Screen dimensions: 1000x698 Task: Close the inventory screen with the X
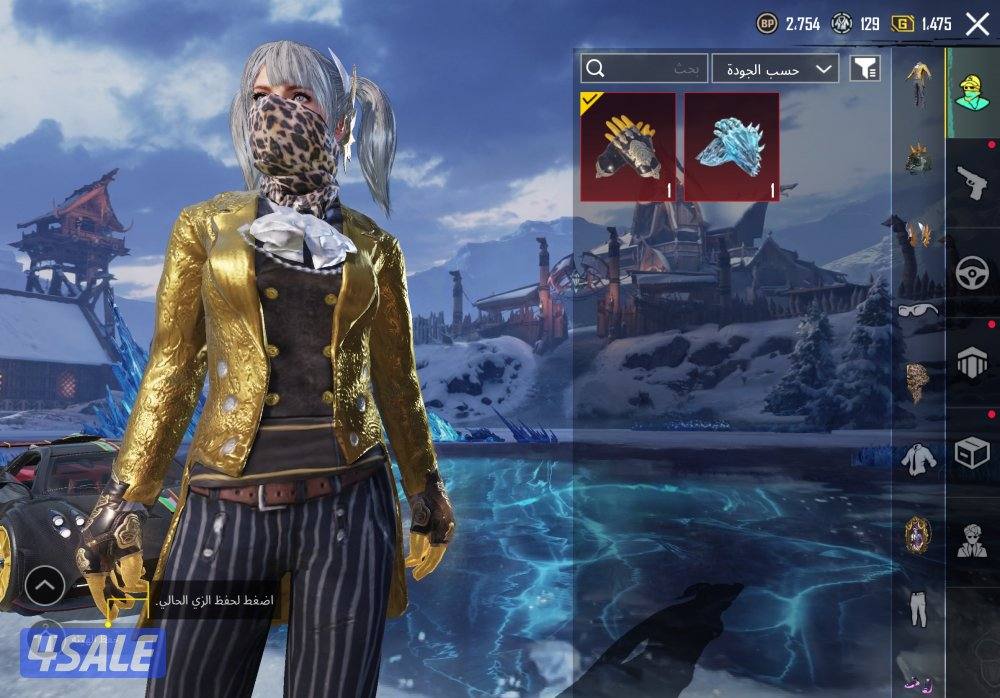pos(977,24)
